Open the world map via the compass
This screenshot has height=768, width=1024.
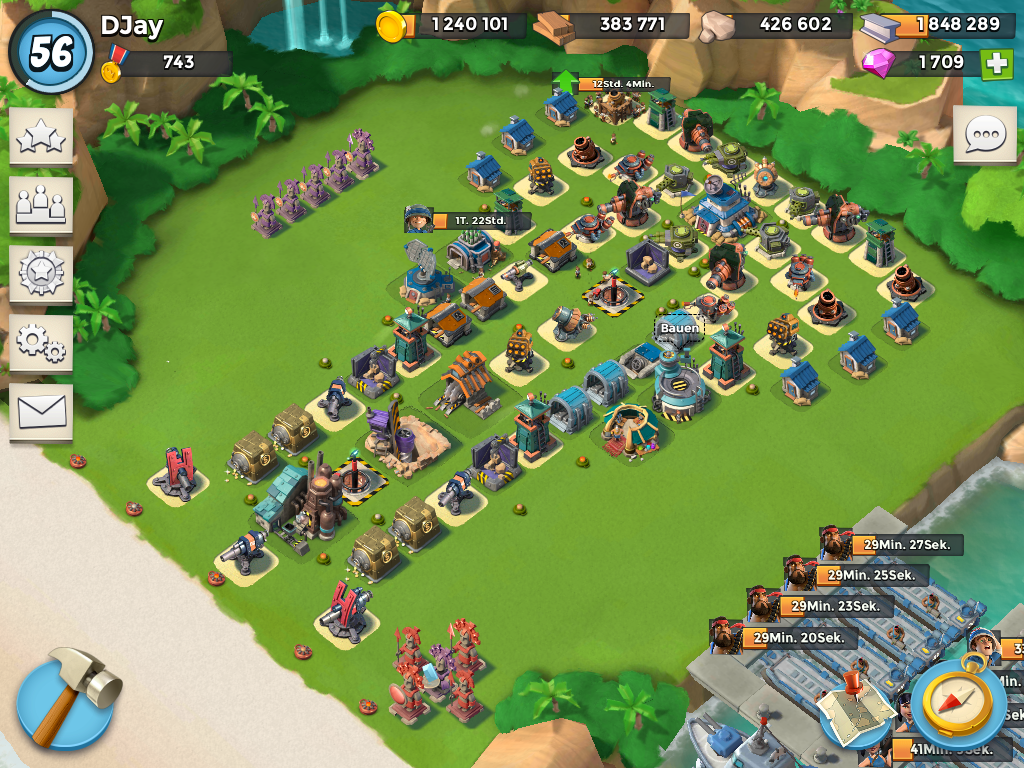pos(958,699)
